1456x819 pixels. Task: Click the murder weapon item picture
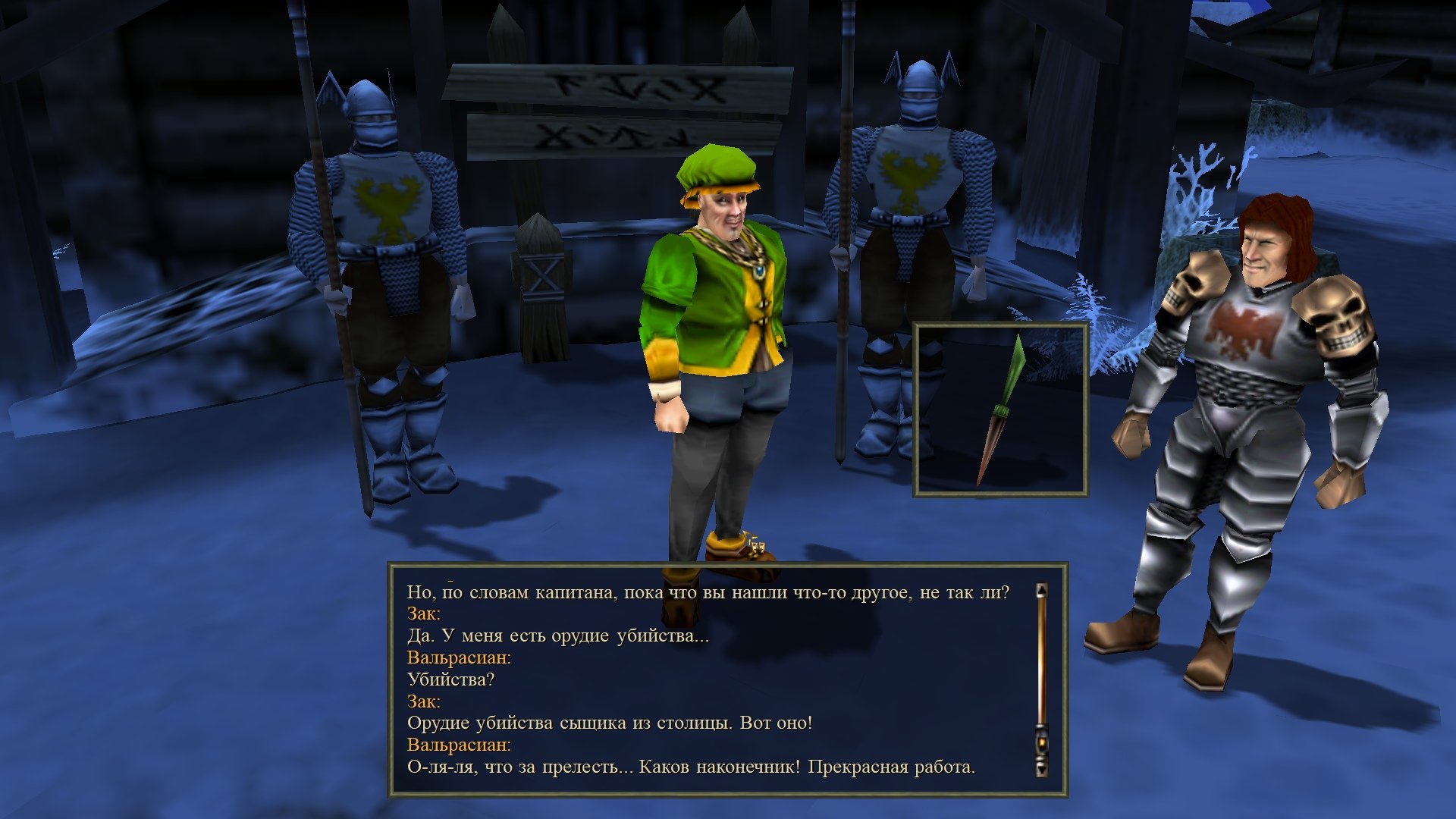click(1000, 410)
